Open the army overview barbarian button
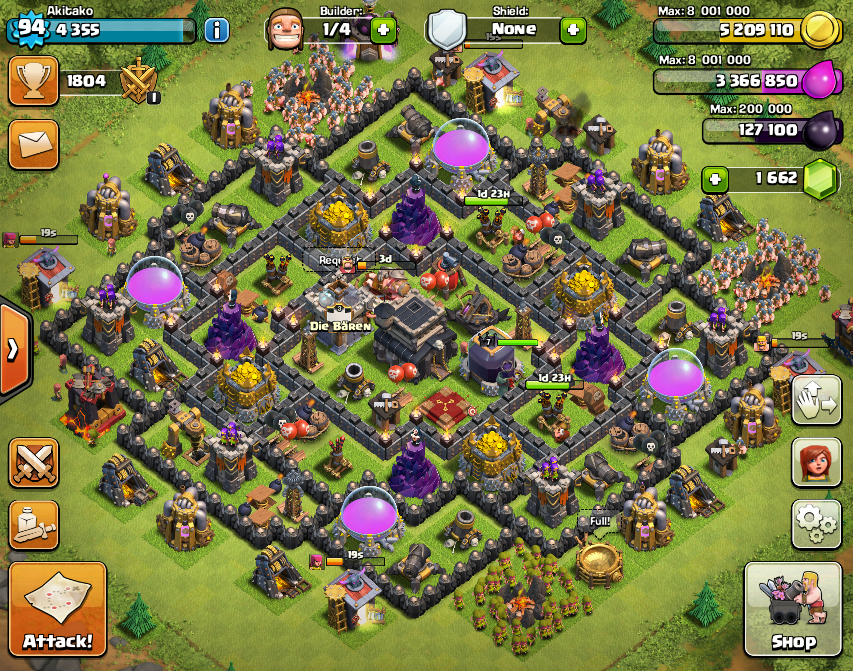Image resolution: width=853 pixels, height=671 pixels. 33,524
